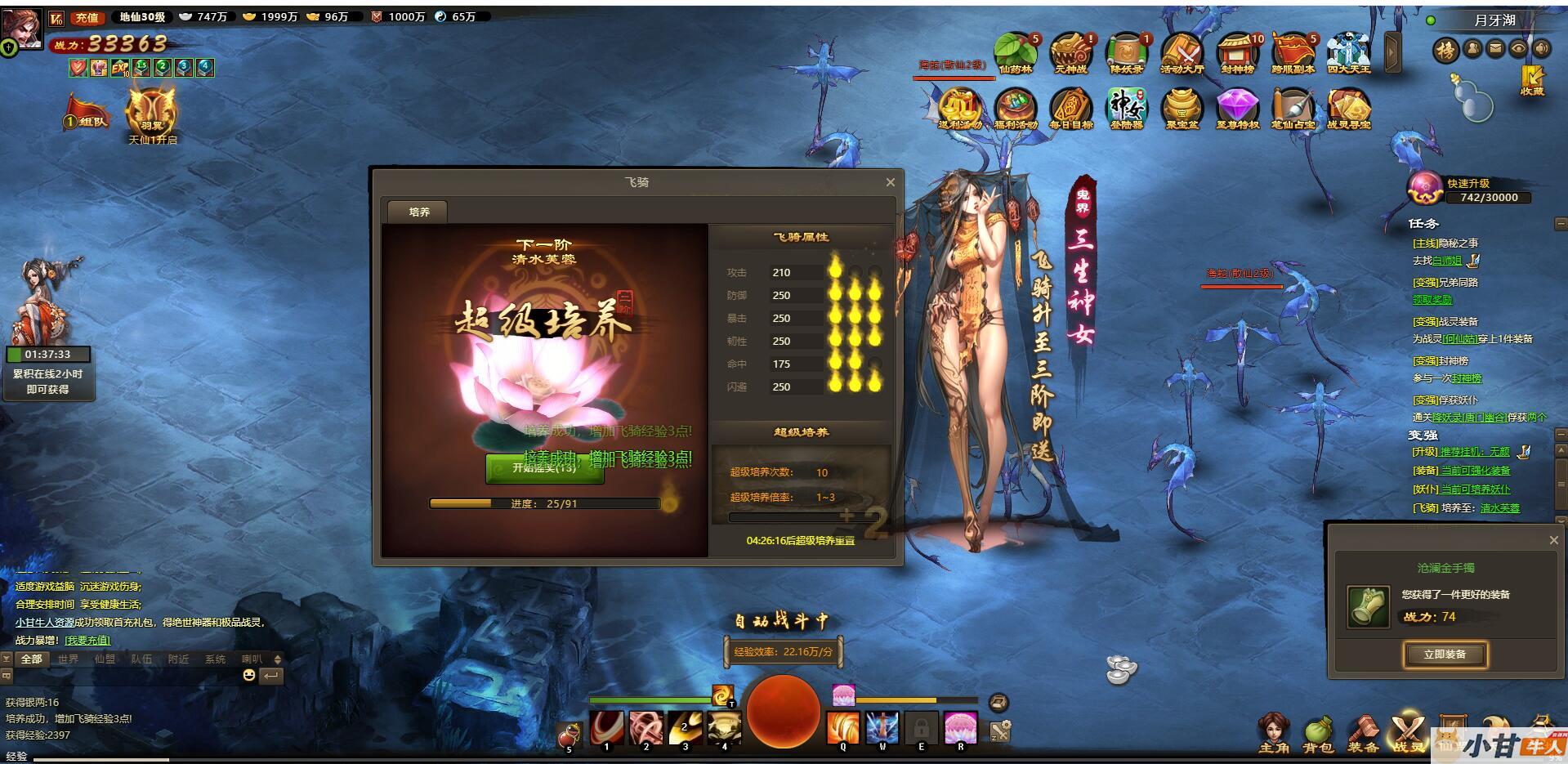Open the 装备 equipment menu
The height and width of the screenshot is (764, 1568).
[x=1362, y=732]
